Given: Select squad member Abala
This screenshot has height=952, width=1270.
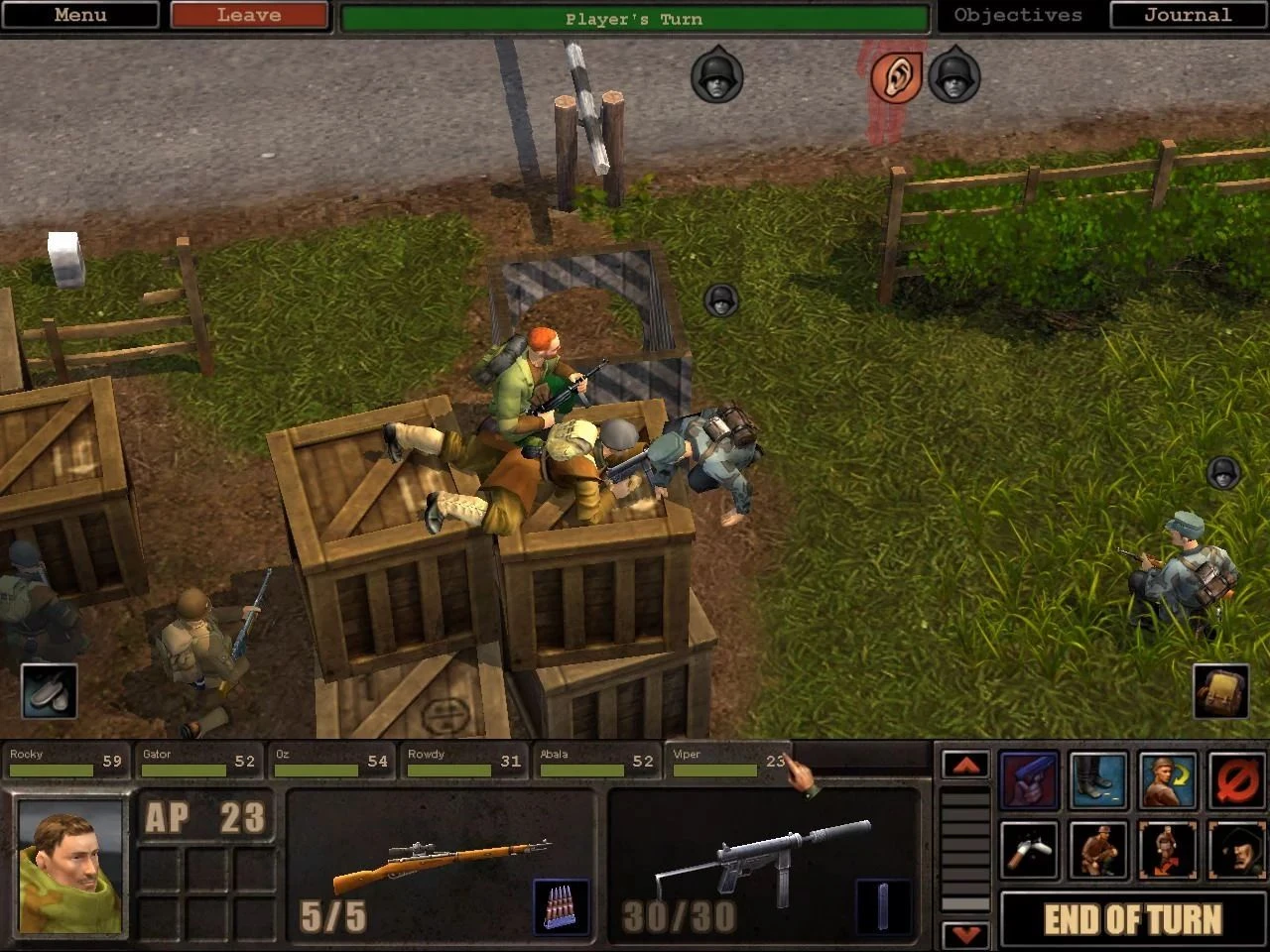Looking at the screenshot, I should 596,761.
